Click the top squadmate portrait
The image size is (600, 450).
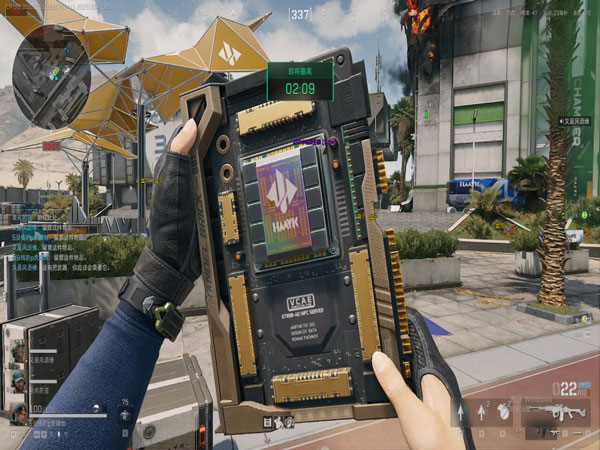[17, 351]
